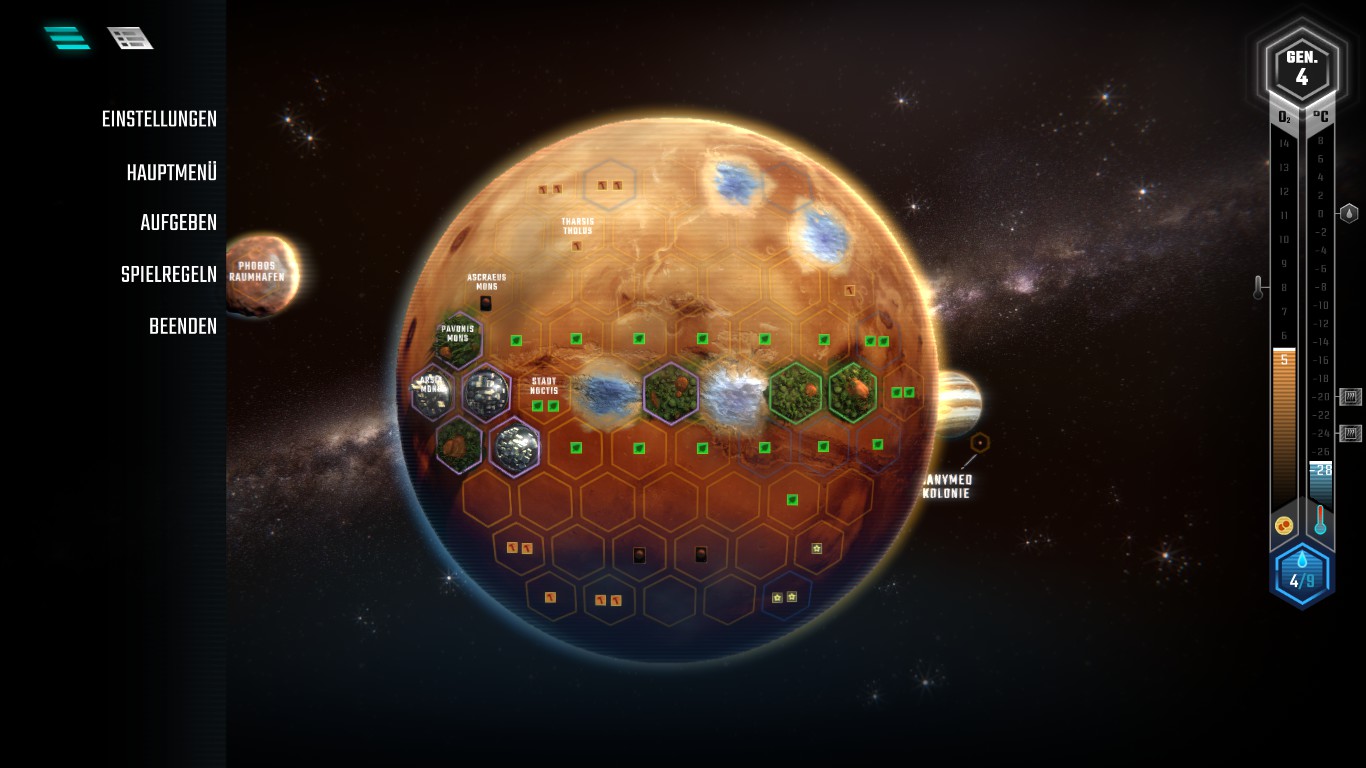
Task: Select the Pavonis Mons tile
Action: pyautogui.click(x=458, y=340)
